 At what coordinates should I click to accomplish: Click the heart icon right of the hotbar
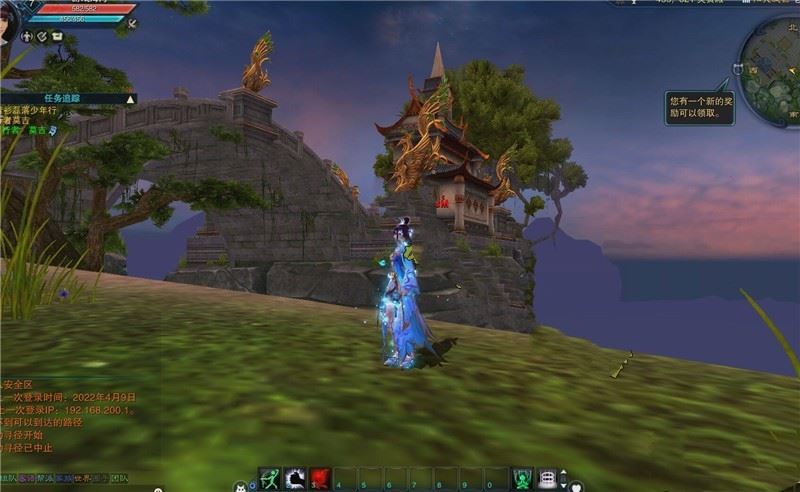[577, 487]
